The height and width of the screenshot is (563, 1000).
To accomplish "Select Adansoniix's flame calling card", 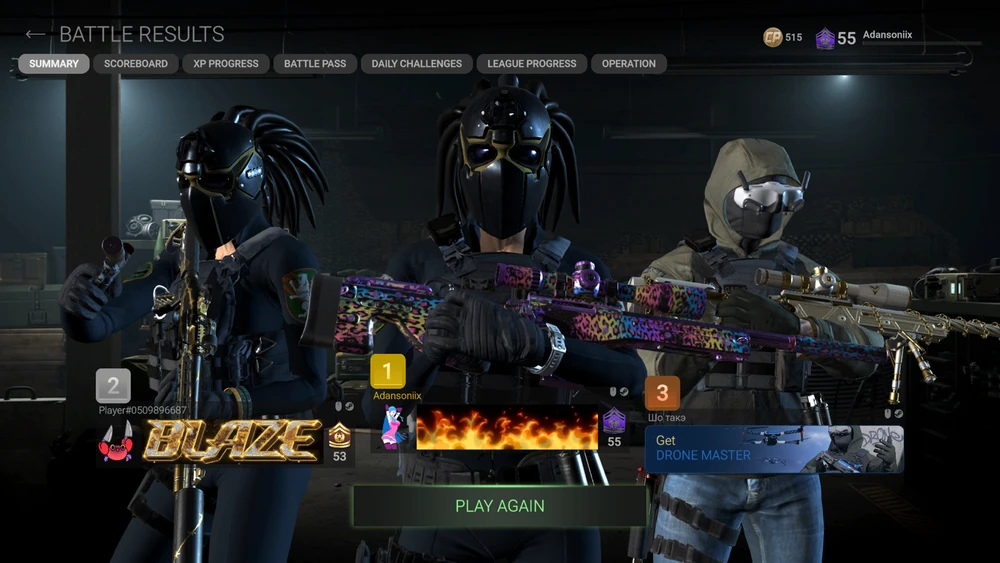I will (506, 428).
